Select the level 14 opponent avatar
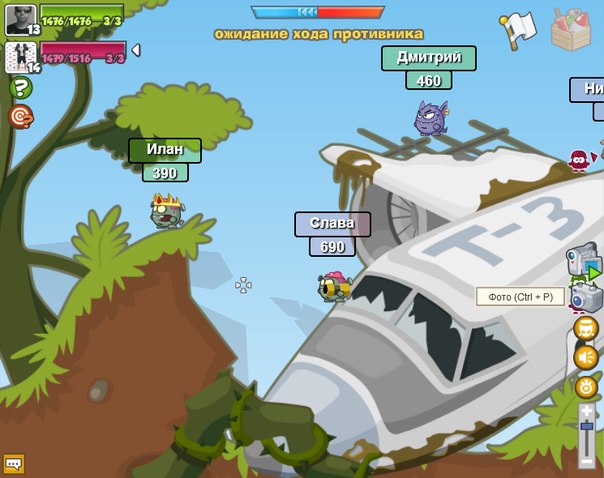Viewport: 604px width, 478px height. click(x=21, y=56)
